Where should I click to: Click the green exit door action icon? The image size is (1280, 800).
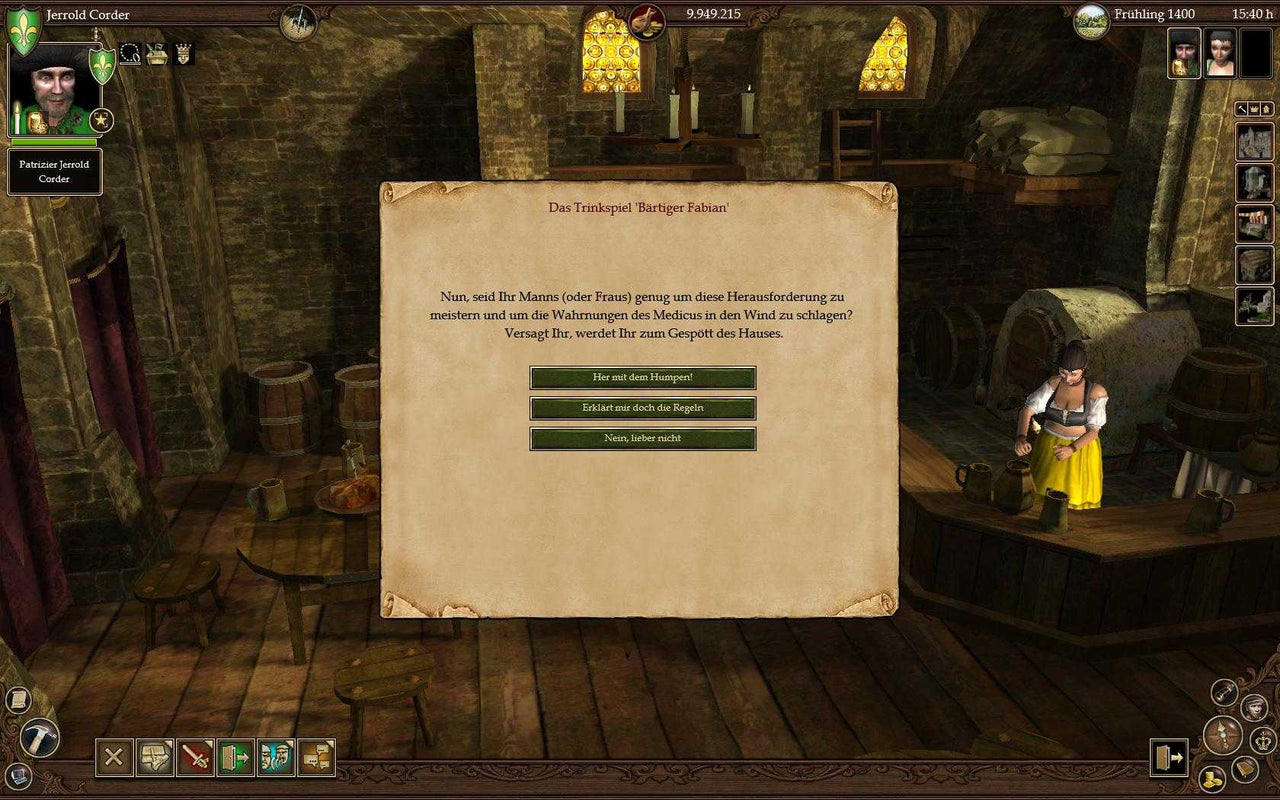(235, 758)
